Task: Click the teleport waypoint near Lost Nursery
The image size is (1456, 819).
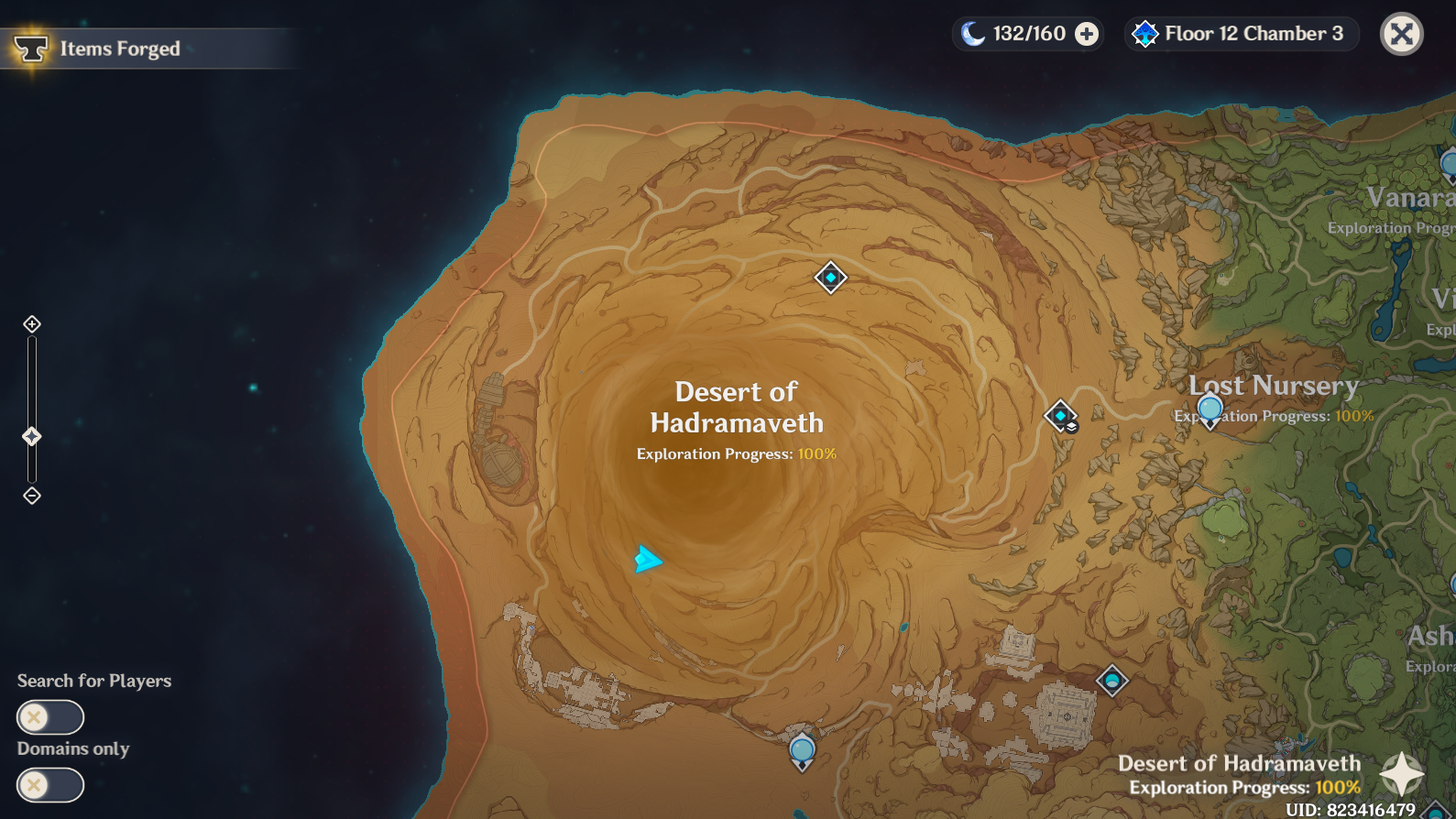Action: click(1210, 409)
